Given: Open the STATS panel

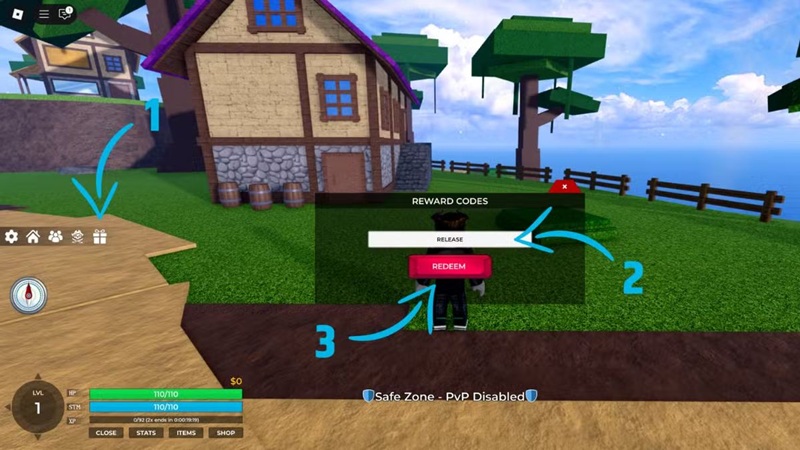Looking at the screenshot, I should point(145,433).
